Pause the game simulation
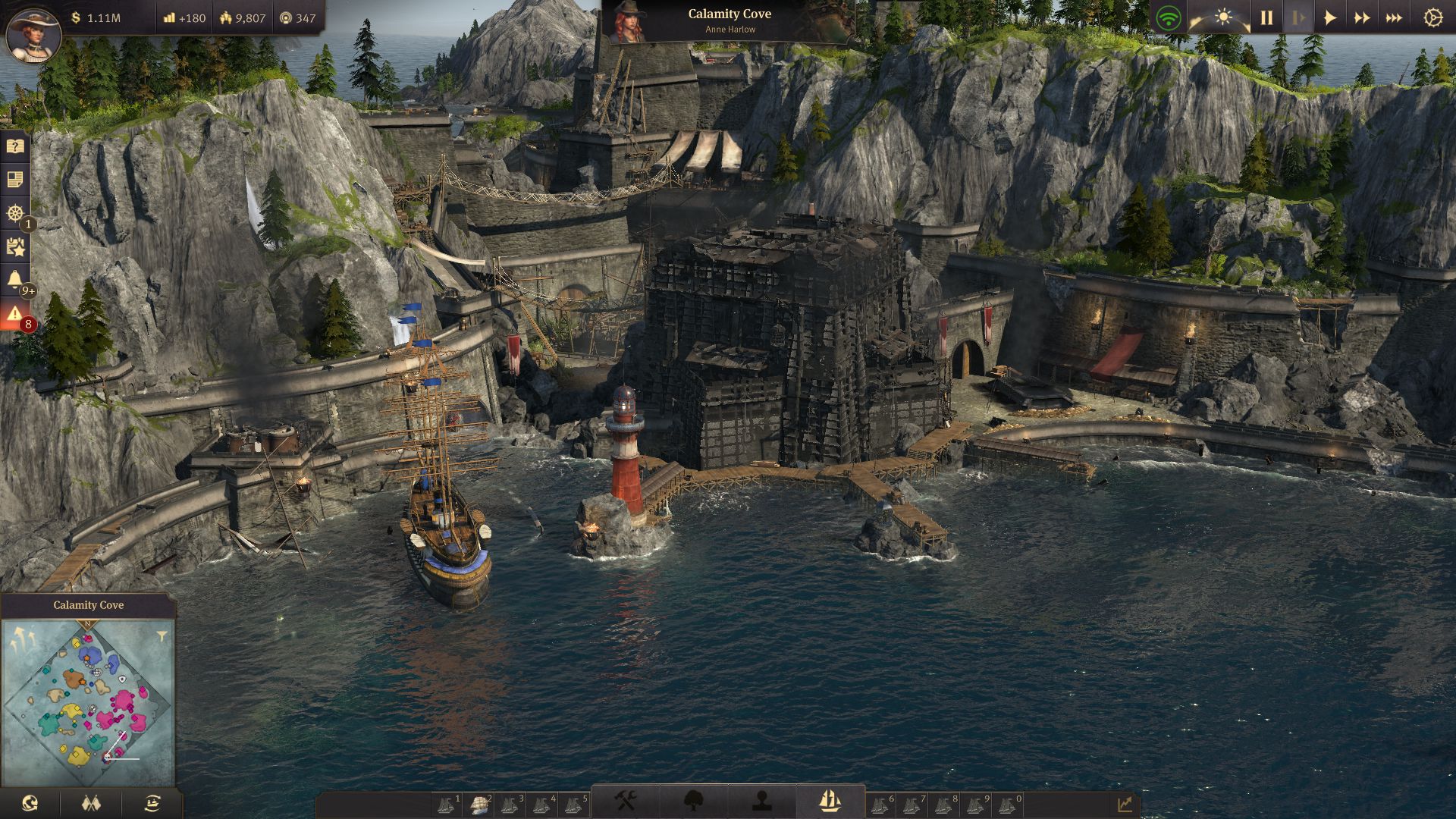Screen dimensions: 1456x819 (x=1265, y=15)
